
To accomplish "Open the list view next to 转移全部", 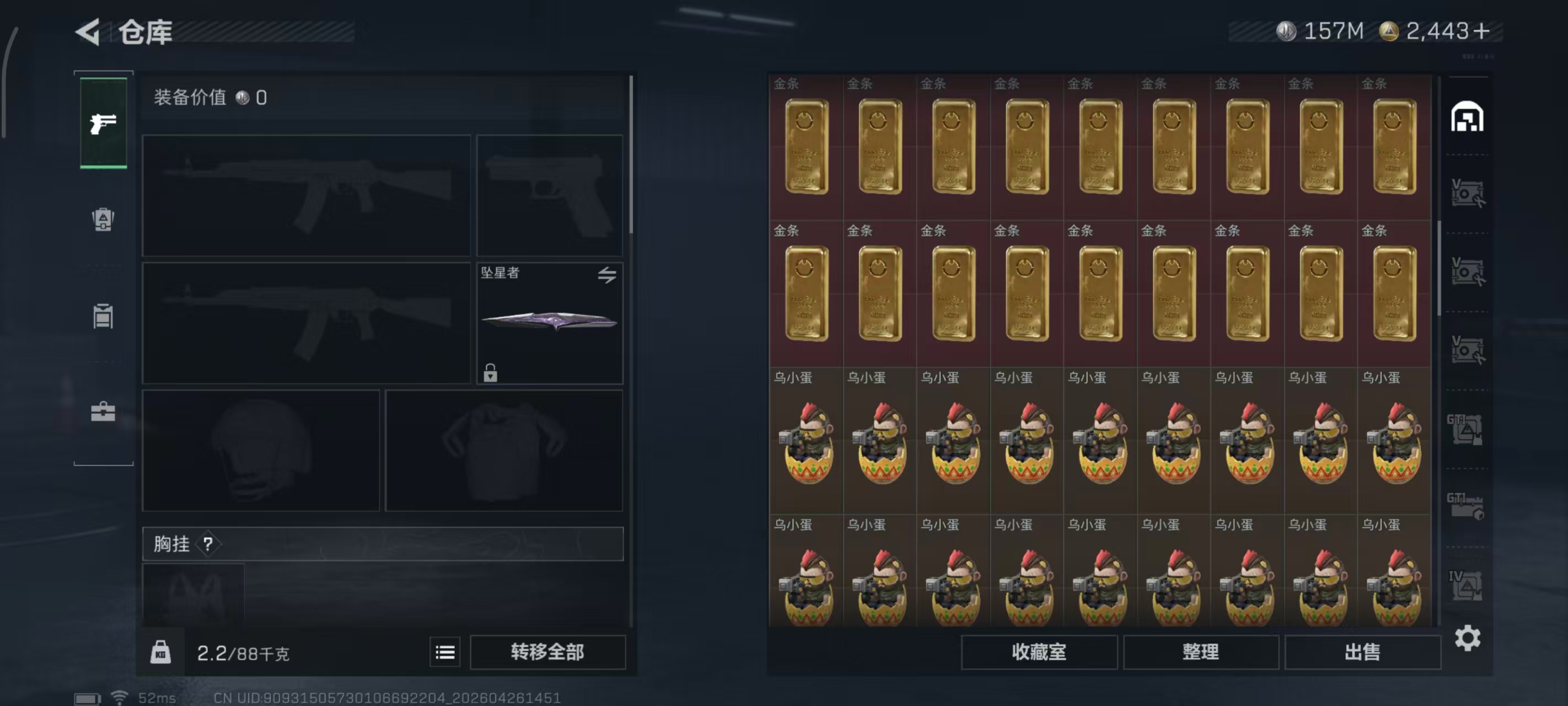I will 445,652.
